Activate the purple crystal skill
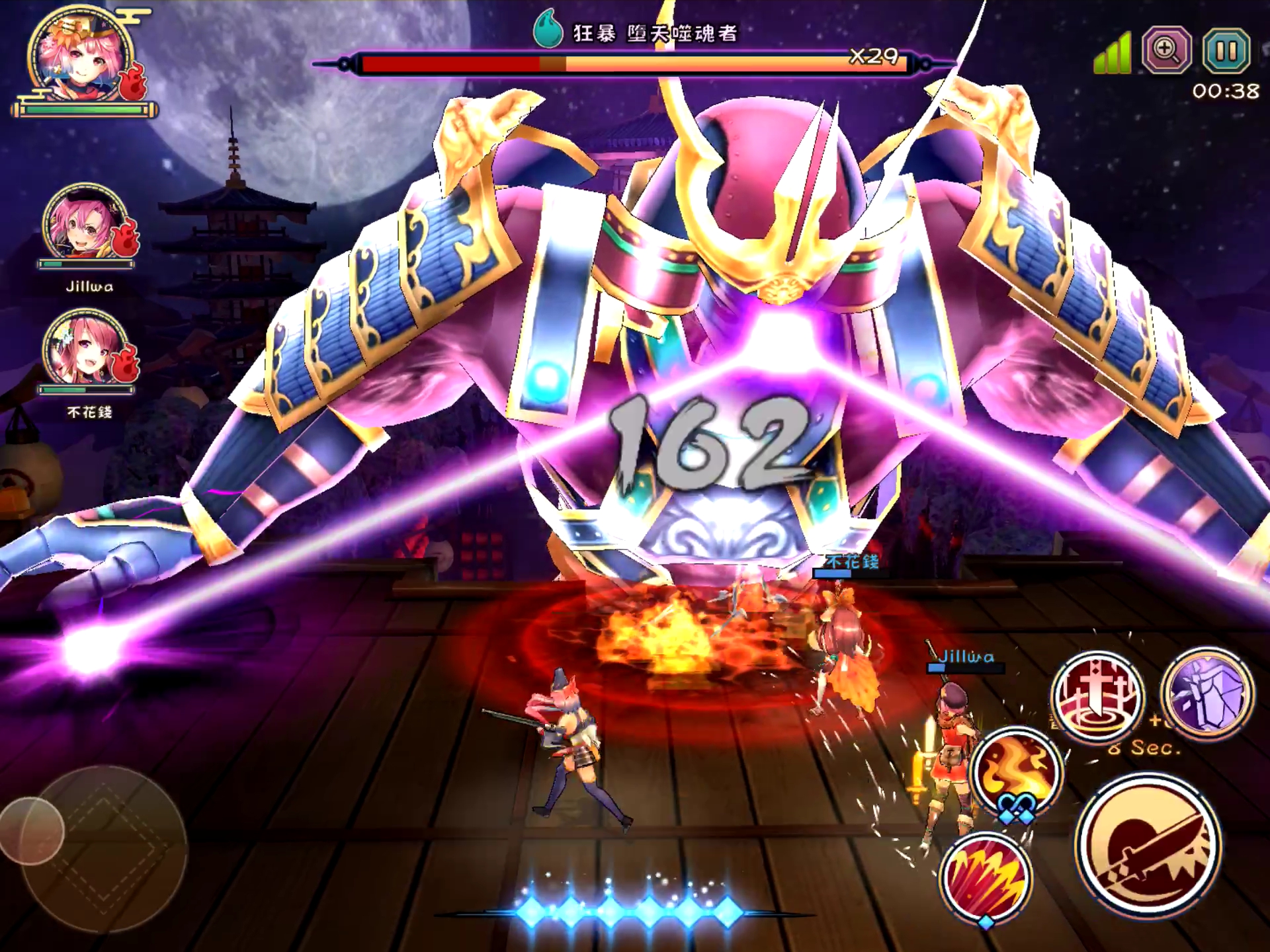The width and height of the screenshot is (1270, 952). [1207, 692]
